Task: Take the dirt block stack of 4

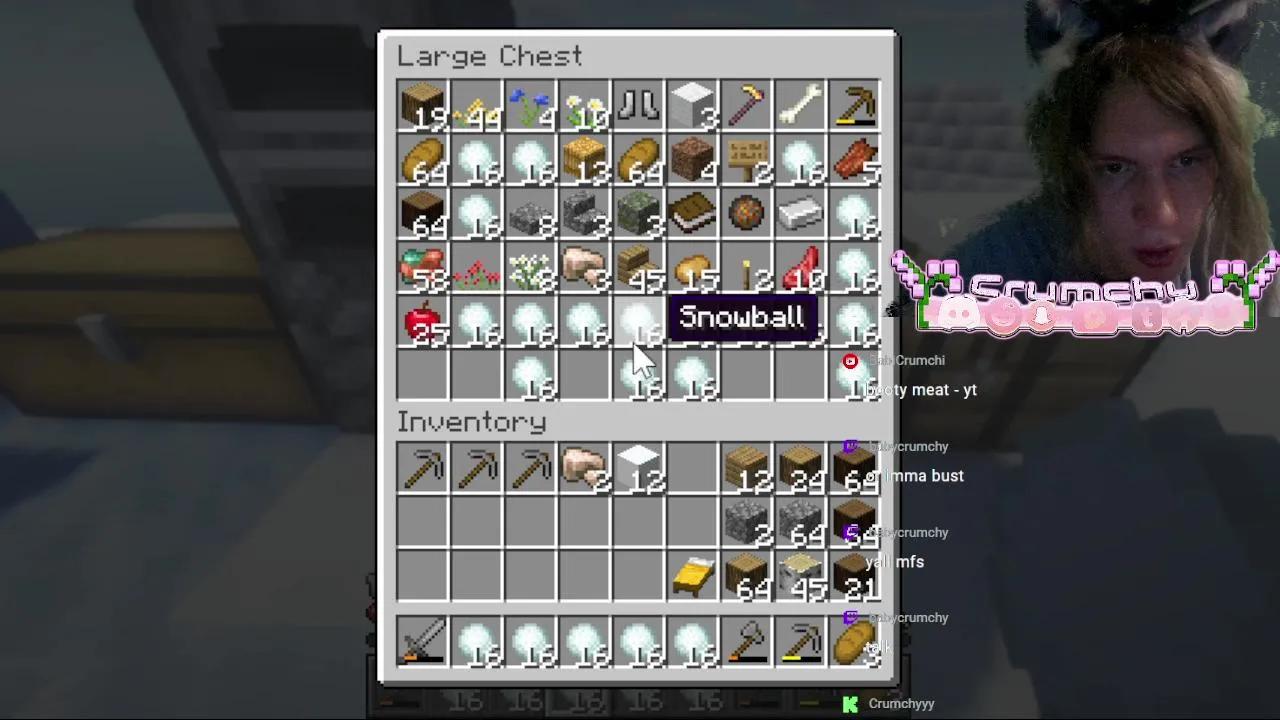Action: pyautogui.click(x=692, y=161)
